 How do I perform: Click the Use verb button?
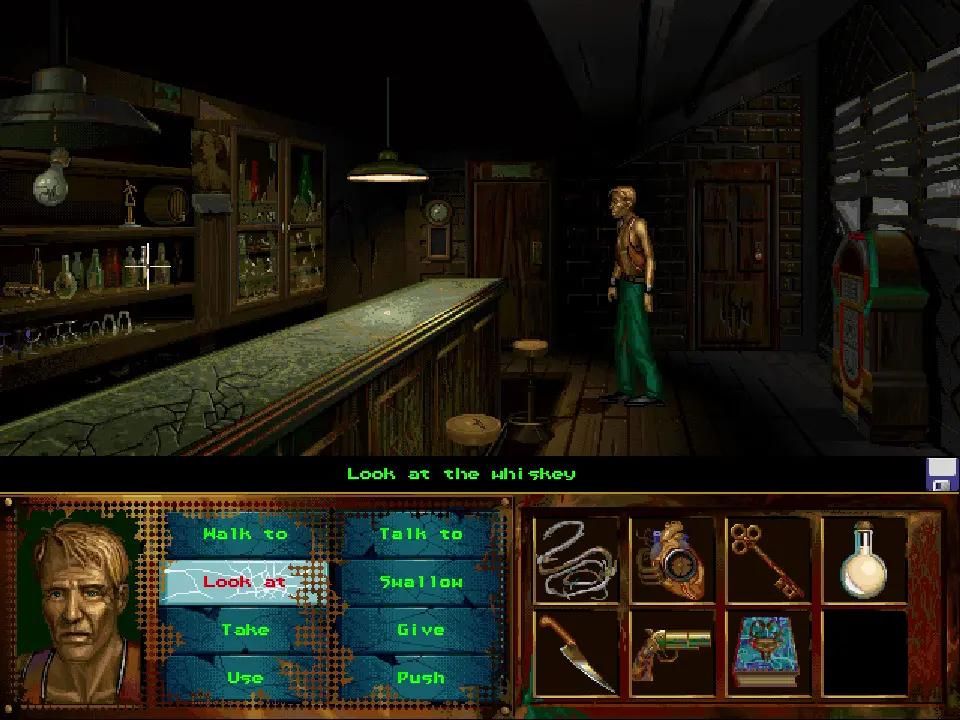pyautogui.click(x=245, y=677)
